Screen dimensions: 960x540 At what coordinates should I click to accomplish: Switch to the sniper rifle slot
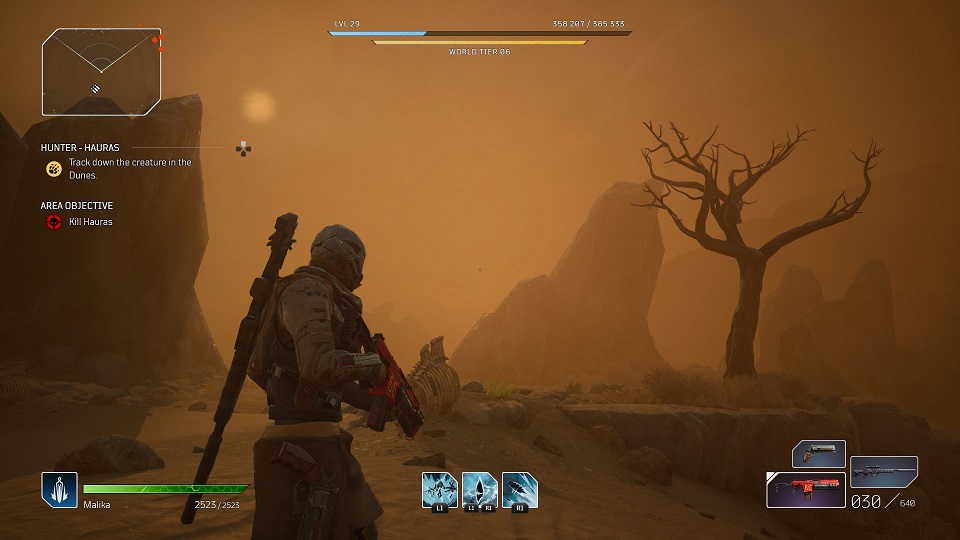click(883, 472)
